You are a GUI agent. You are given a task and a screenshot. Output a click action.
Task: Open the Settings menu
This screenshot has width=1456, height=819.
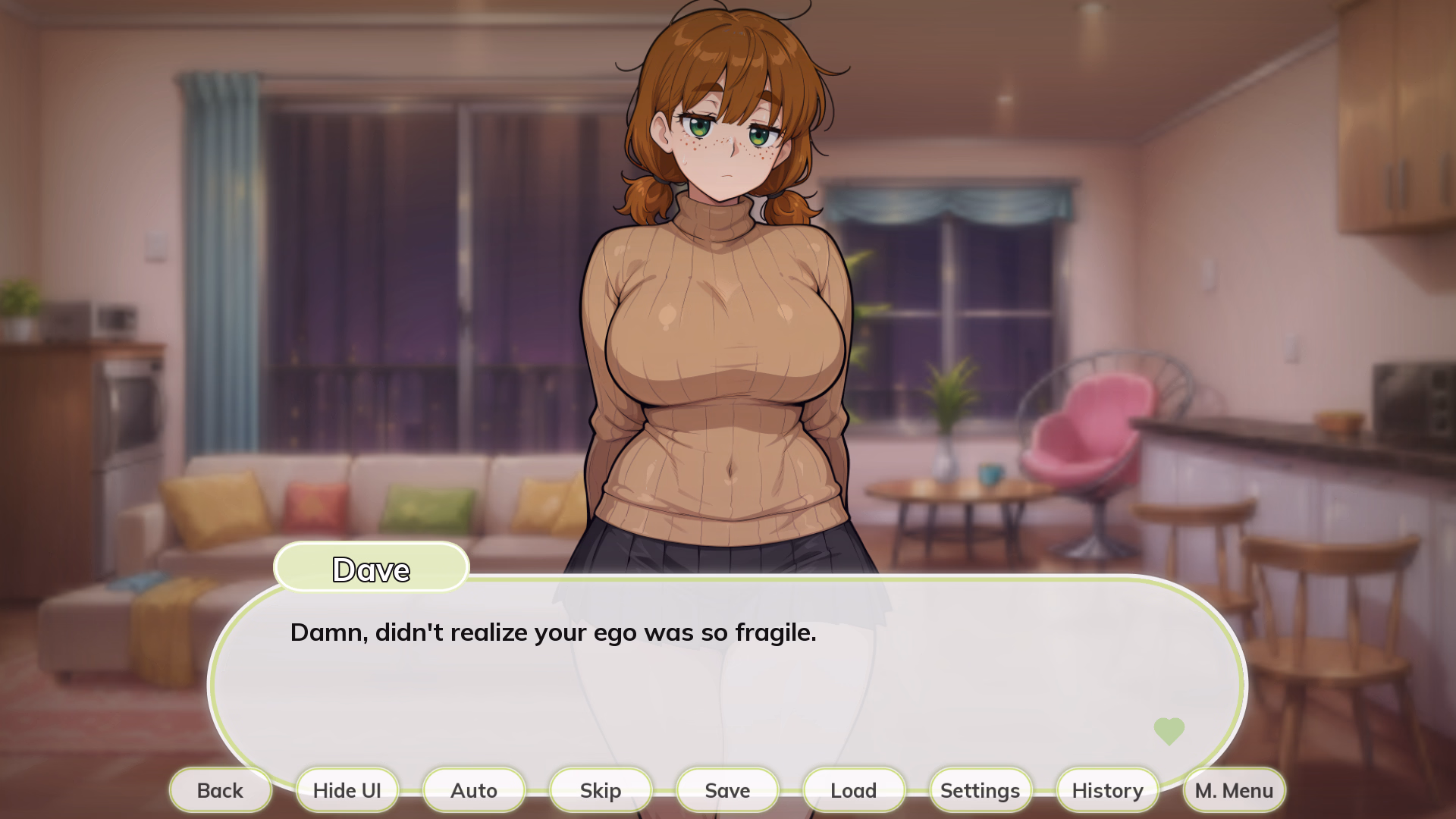pyautogui.click(x=980, y=790)
